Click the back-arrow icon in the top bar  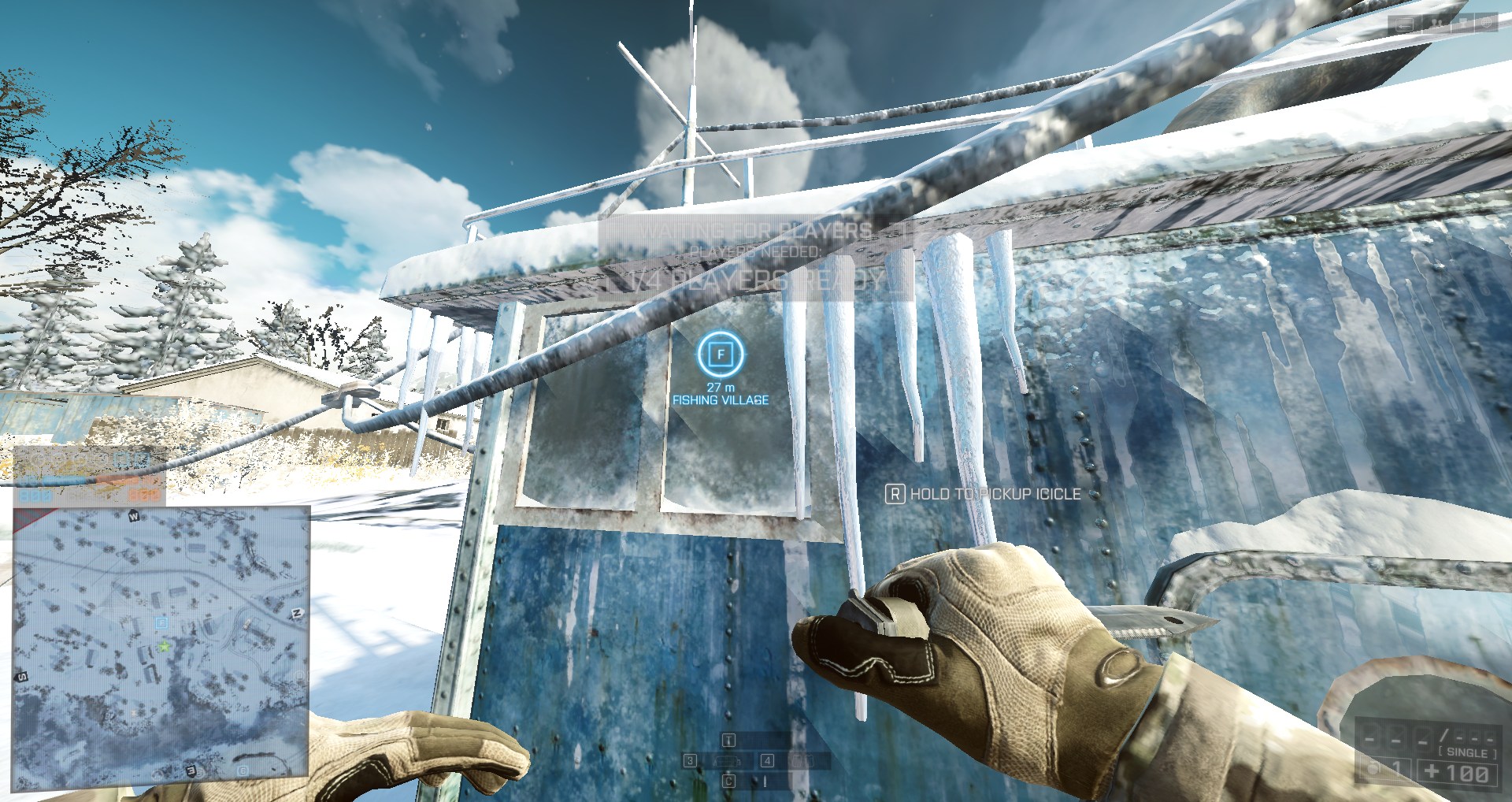coord(1404,24)
